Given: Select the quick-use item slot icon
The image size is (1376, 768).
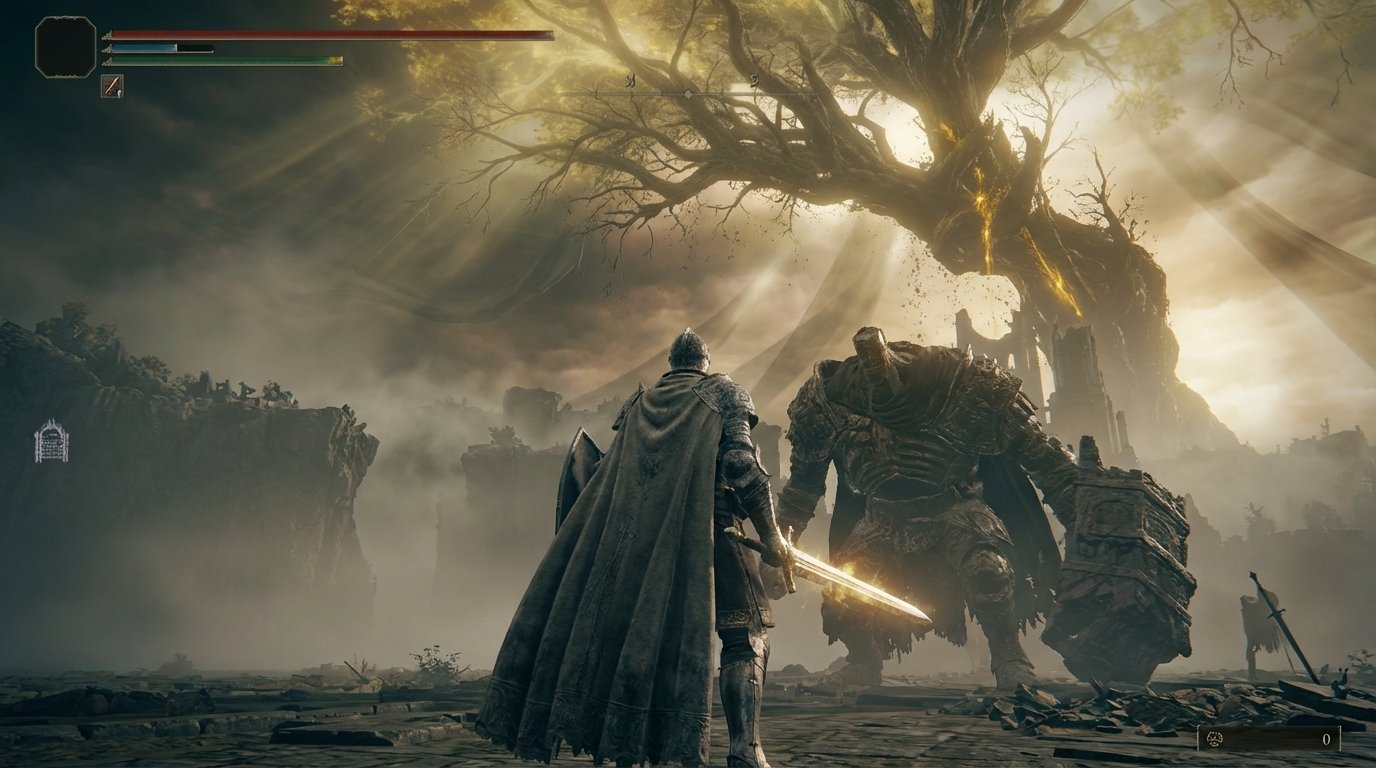Looking at the screenshot, I should point(111,87).
